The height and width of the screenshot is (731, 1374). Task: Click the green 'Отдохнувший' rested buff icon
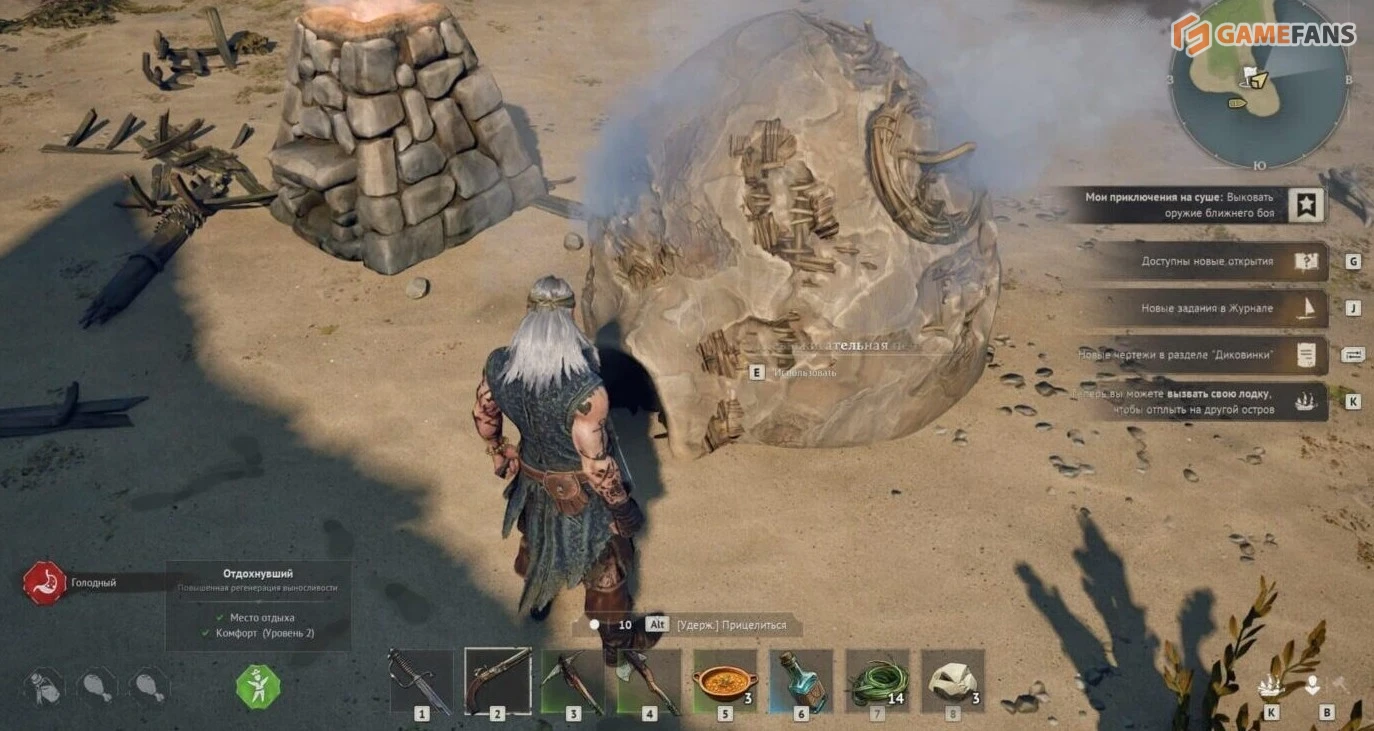[258, 687]
